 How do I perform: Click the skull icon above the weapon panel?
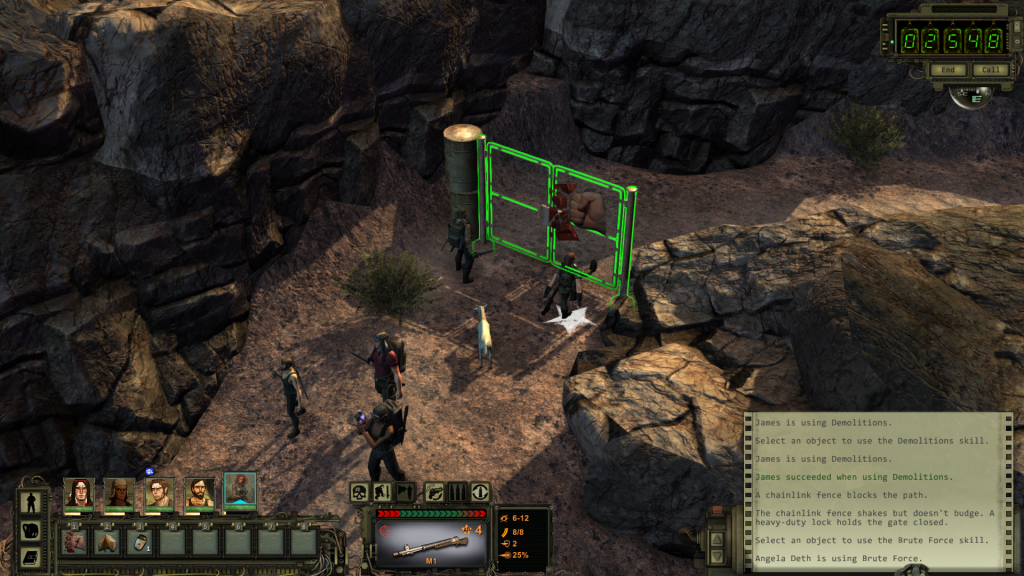click(x=359, y=492)
